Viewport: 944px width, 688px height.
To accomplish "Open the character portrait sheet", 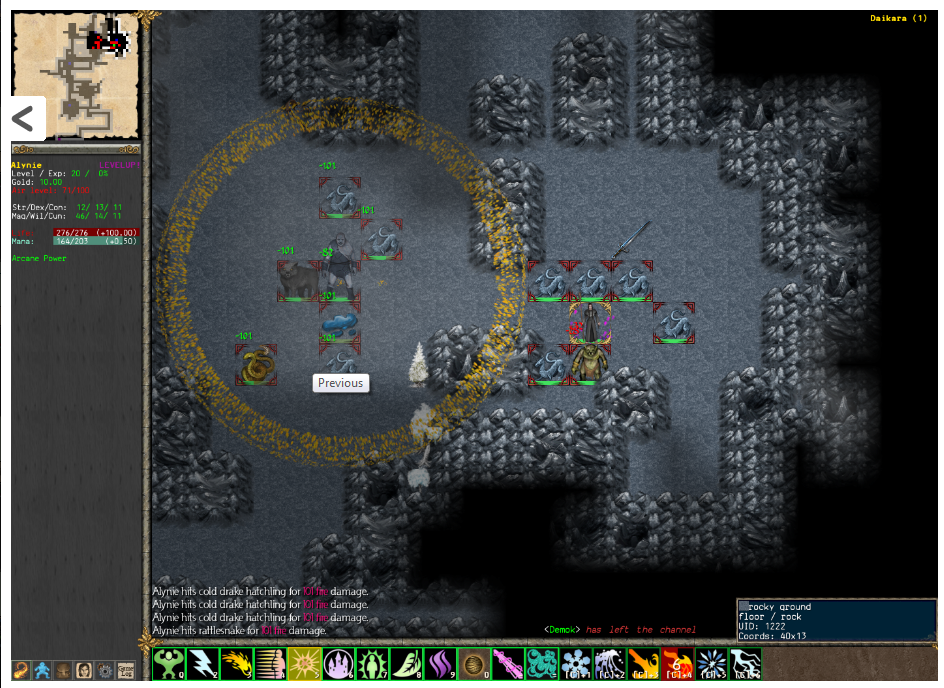I will click(85, 669).
